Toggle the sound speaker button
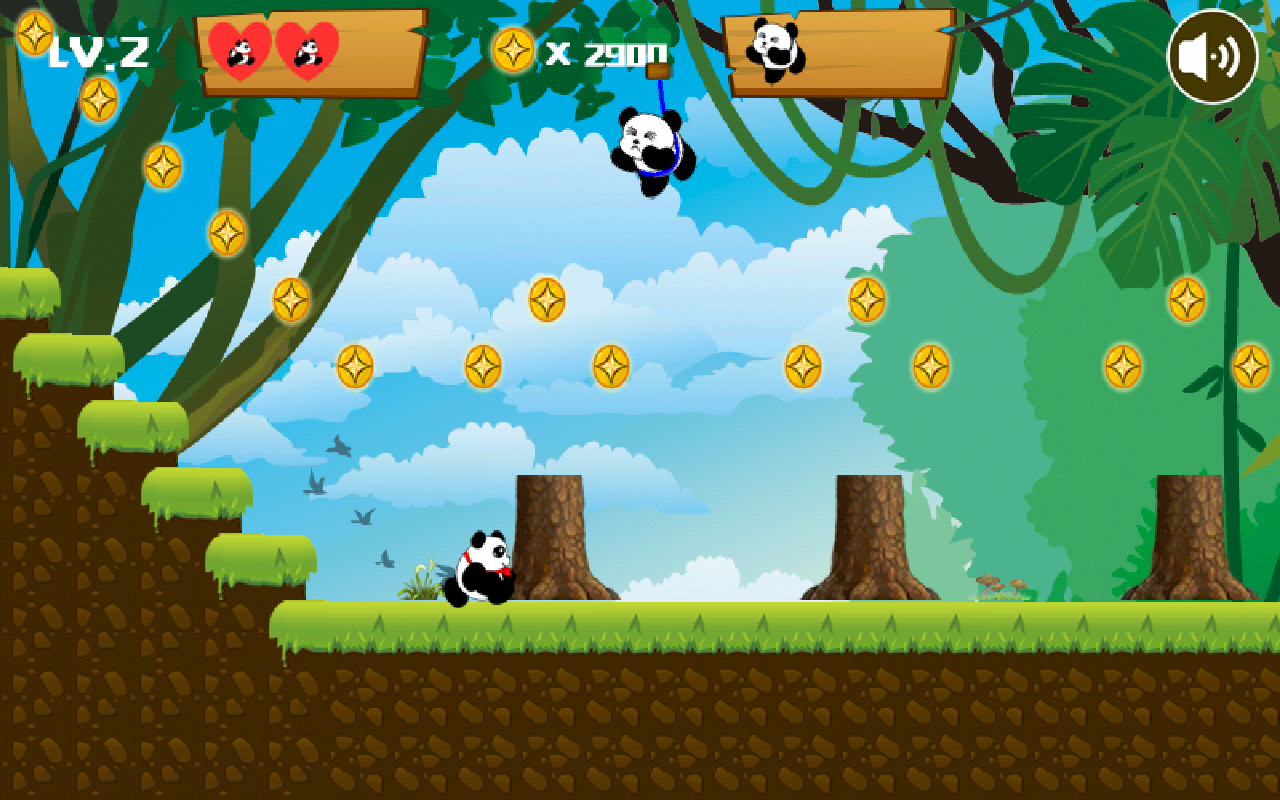The image size is (1280, 800). (1212, 57)
